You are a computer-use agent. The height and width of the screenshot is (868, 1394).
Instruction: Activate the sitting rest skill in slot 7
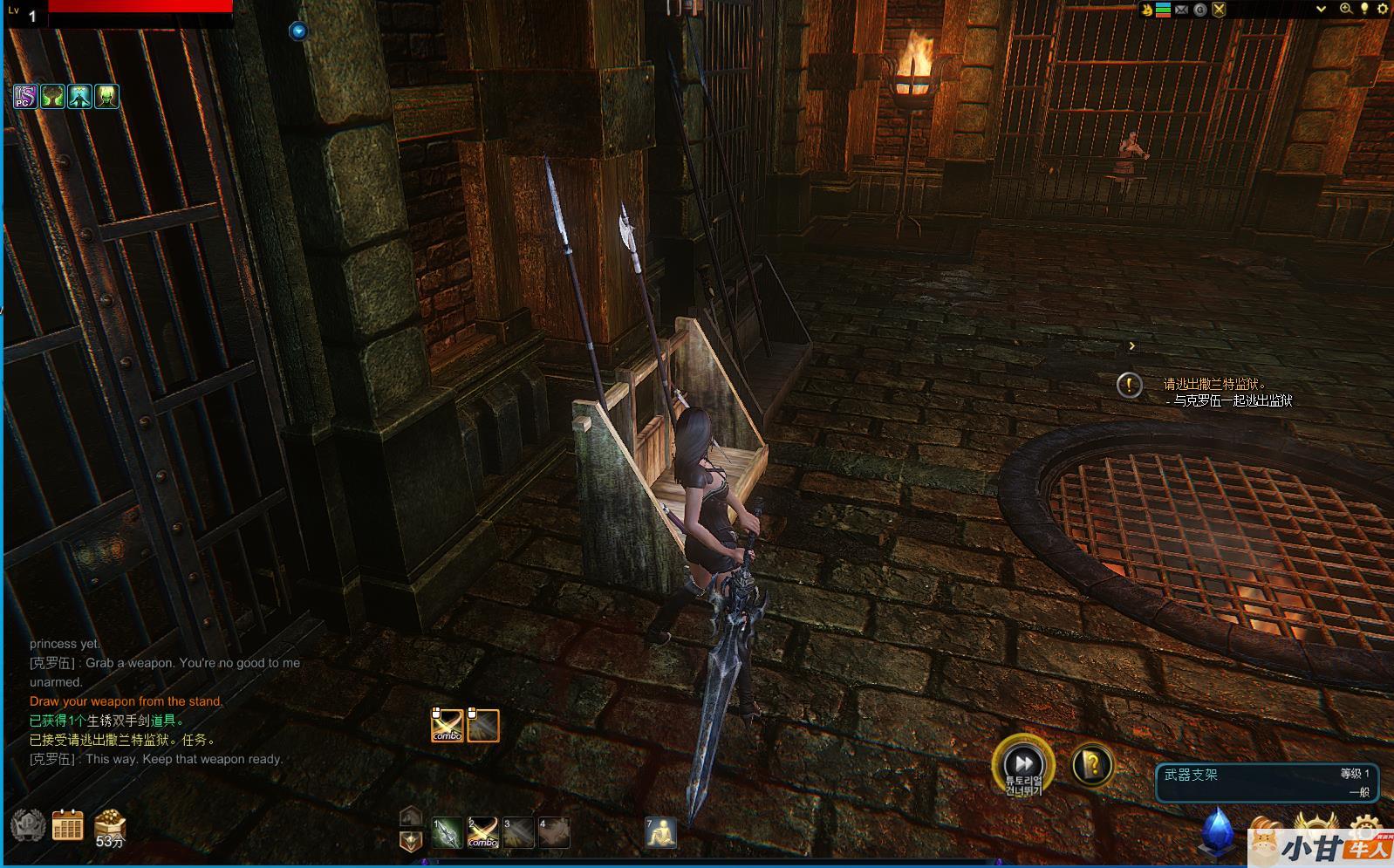660,832
